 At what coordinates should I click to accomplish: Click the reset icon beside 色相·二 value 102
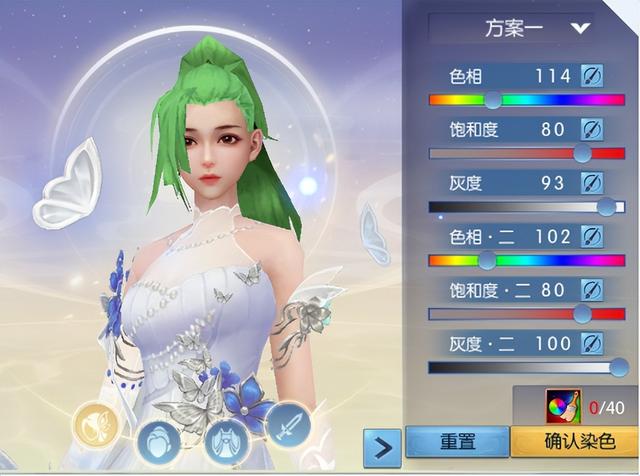591,237
